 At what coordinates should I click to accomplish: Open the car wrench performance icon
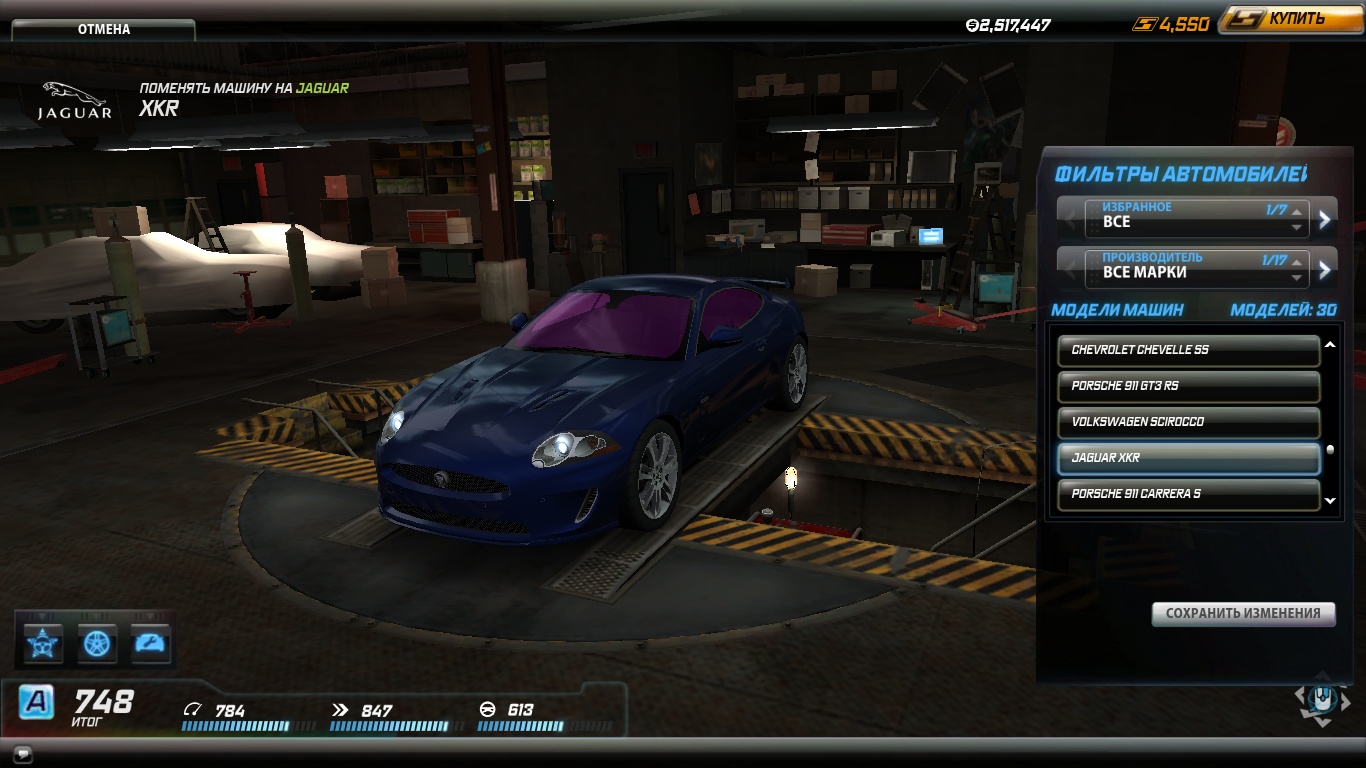pyautogui.click(x=150, y=643)
